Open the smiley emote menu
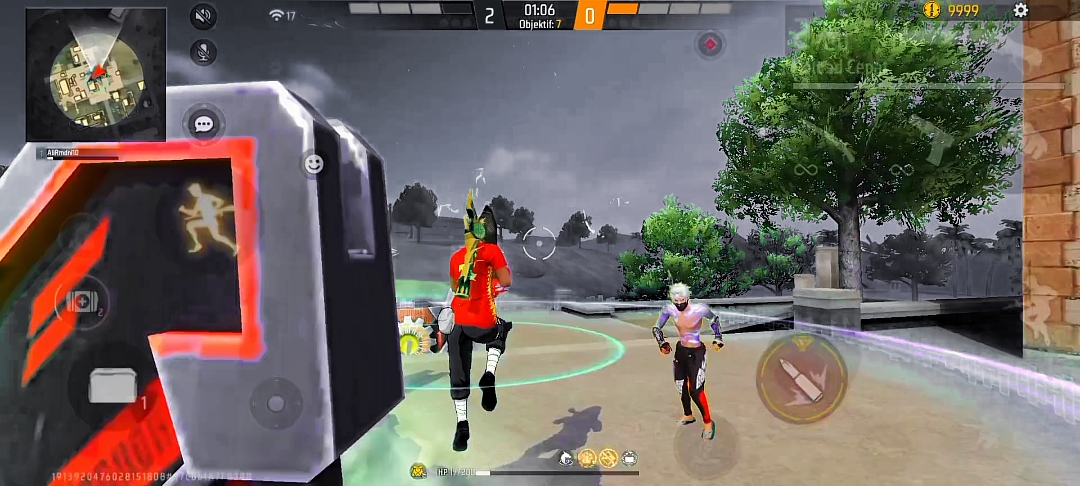 point(314,164)
